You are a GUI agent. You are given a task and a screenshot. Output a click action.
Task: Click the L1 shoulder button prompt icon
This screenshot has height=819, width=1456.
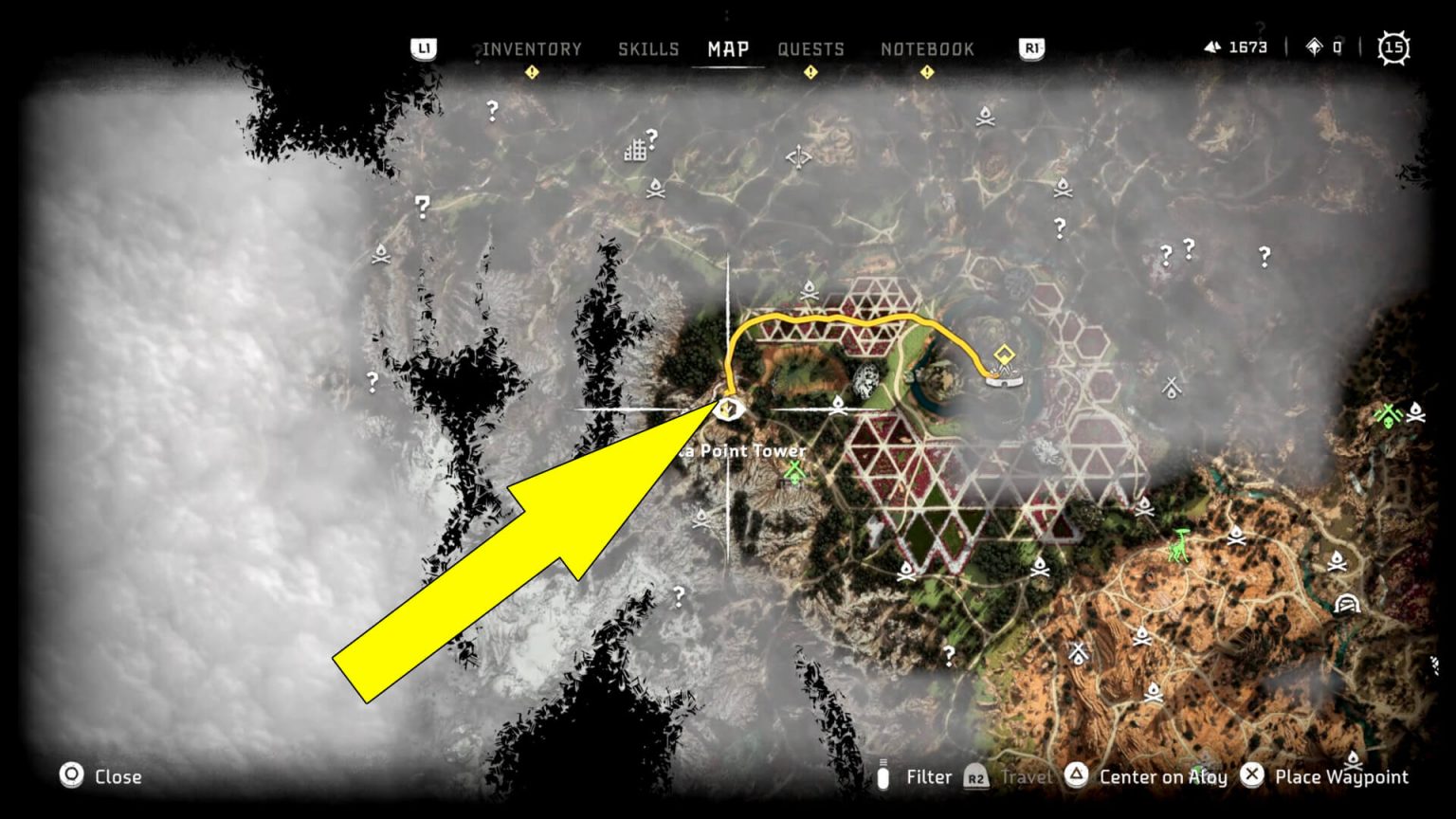pyautogui.click(x=423, y=49)
